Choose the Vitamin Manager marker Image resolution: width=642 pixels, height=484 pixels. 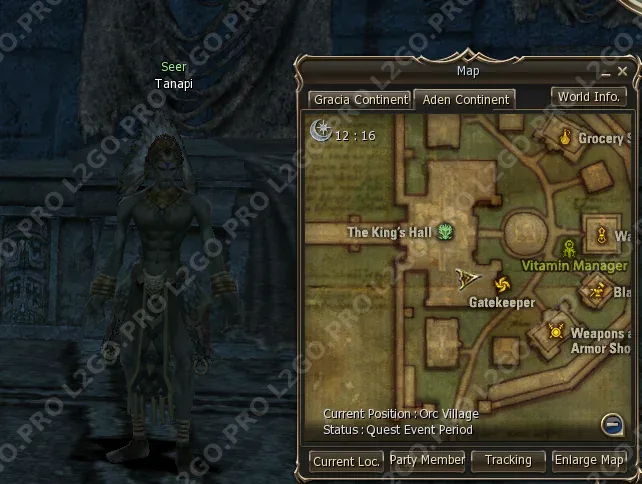tap(570, 247)
